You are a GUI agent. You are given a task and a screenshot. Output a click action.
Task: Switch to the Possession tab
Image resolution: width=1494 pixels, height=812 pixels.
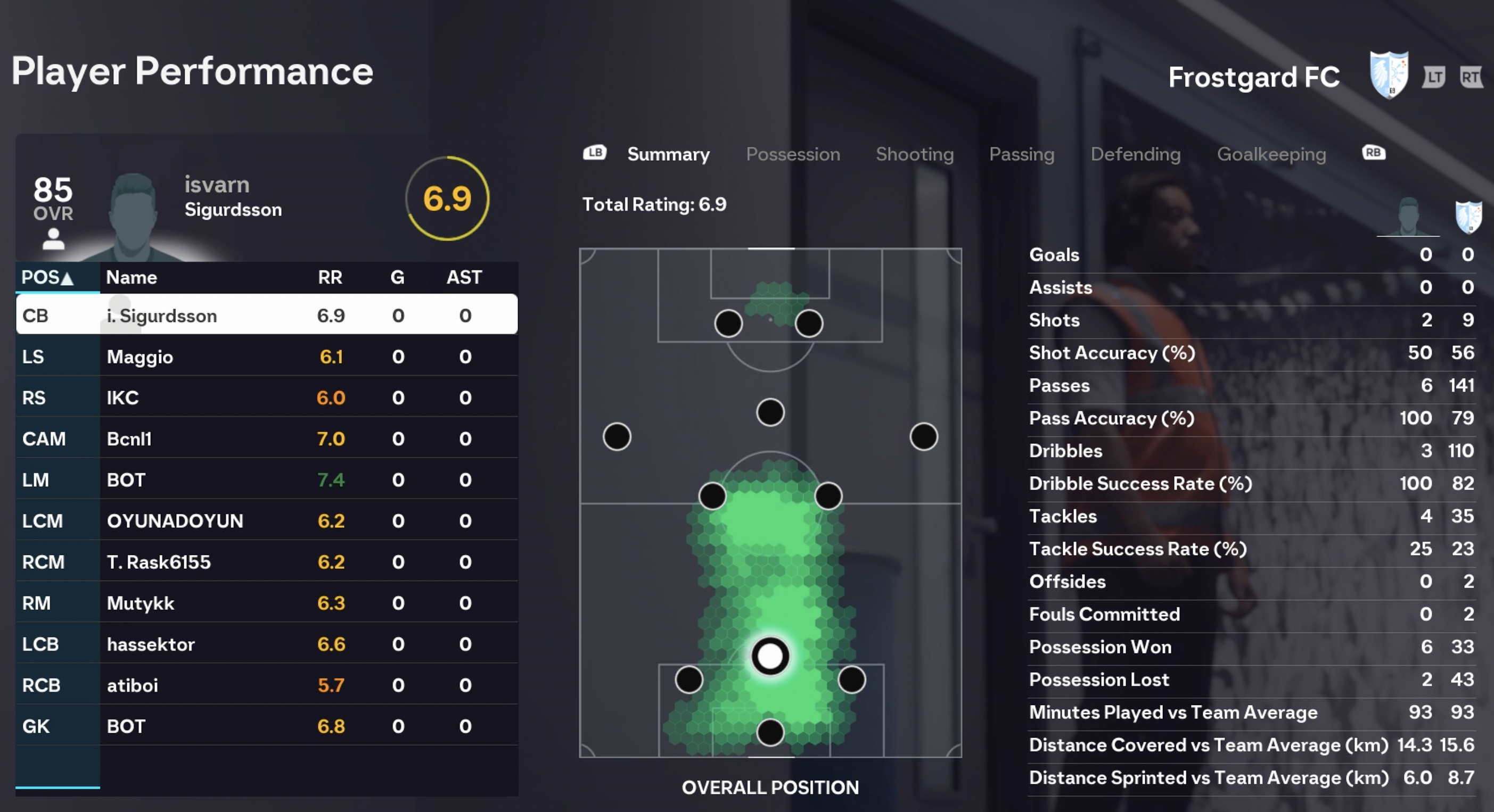point(792,154)
